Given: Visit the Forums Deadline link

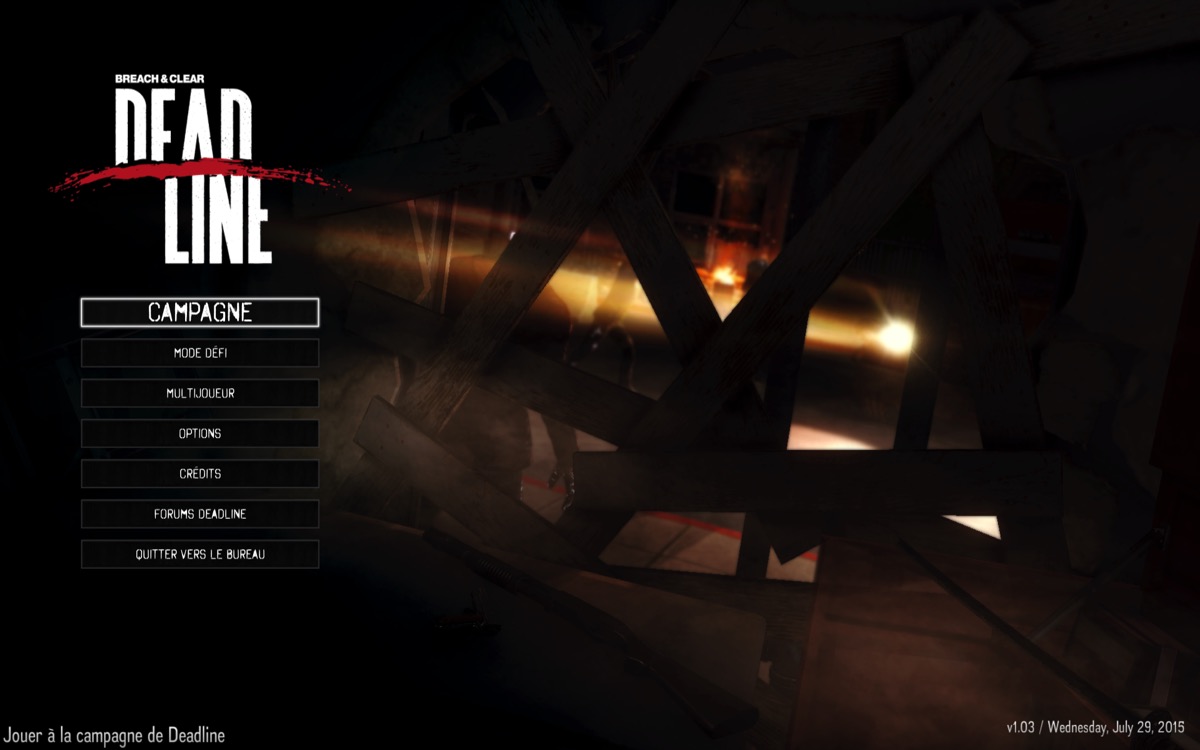Looking at the screenshot, I should 200,513.
